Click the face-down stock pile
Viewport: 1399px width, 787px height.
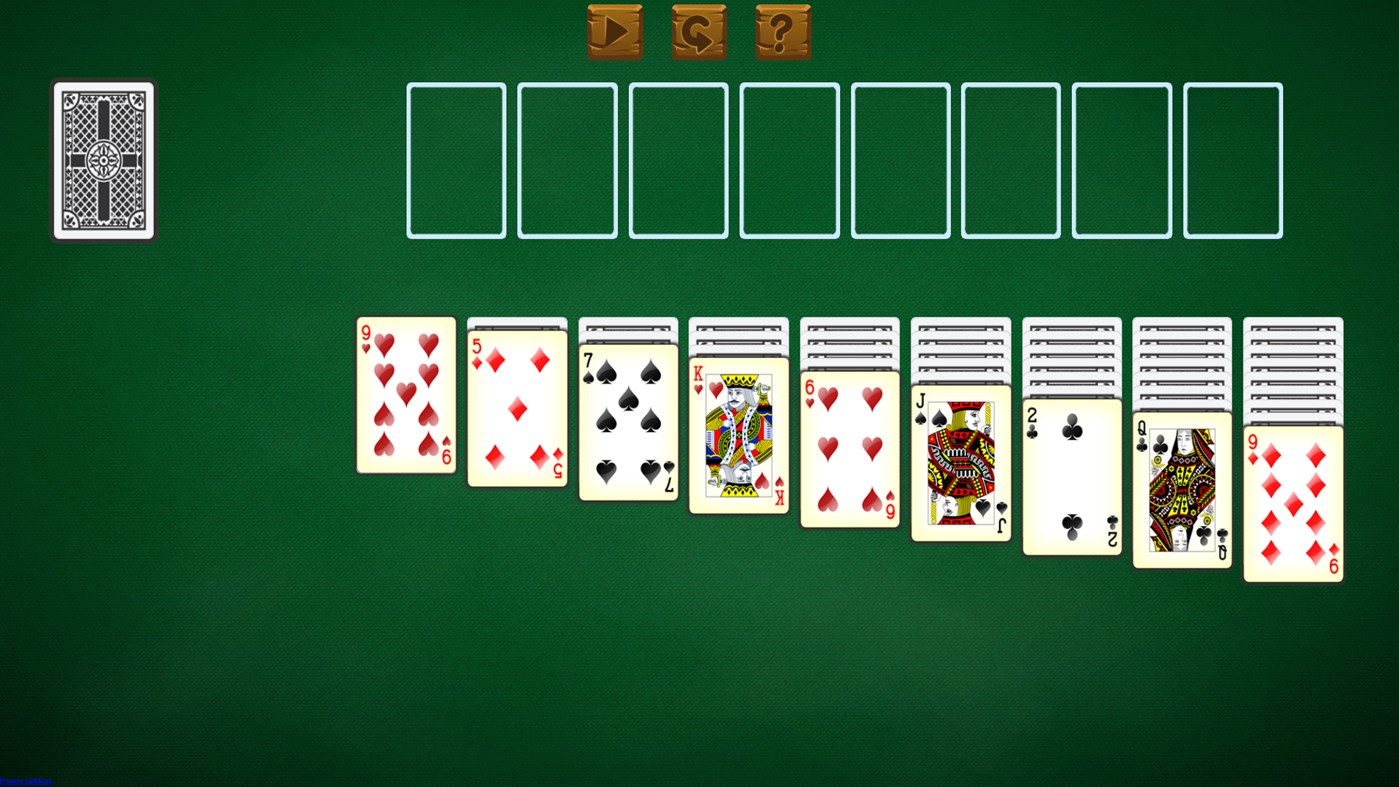pos(102,160)
